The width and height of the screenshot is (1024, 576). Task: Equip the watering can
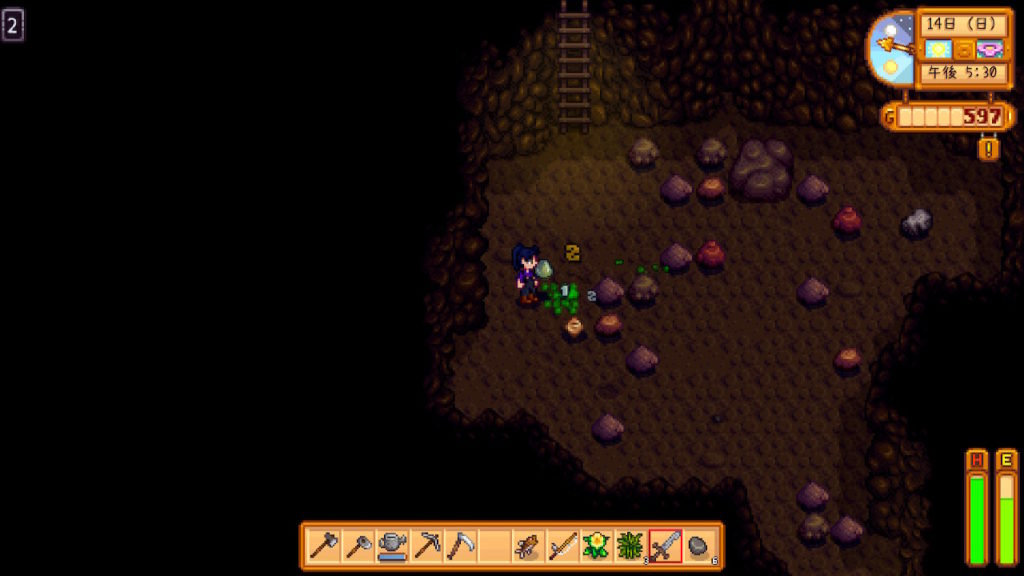click(x=392, y=546)
